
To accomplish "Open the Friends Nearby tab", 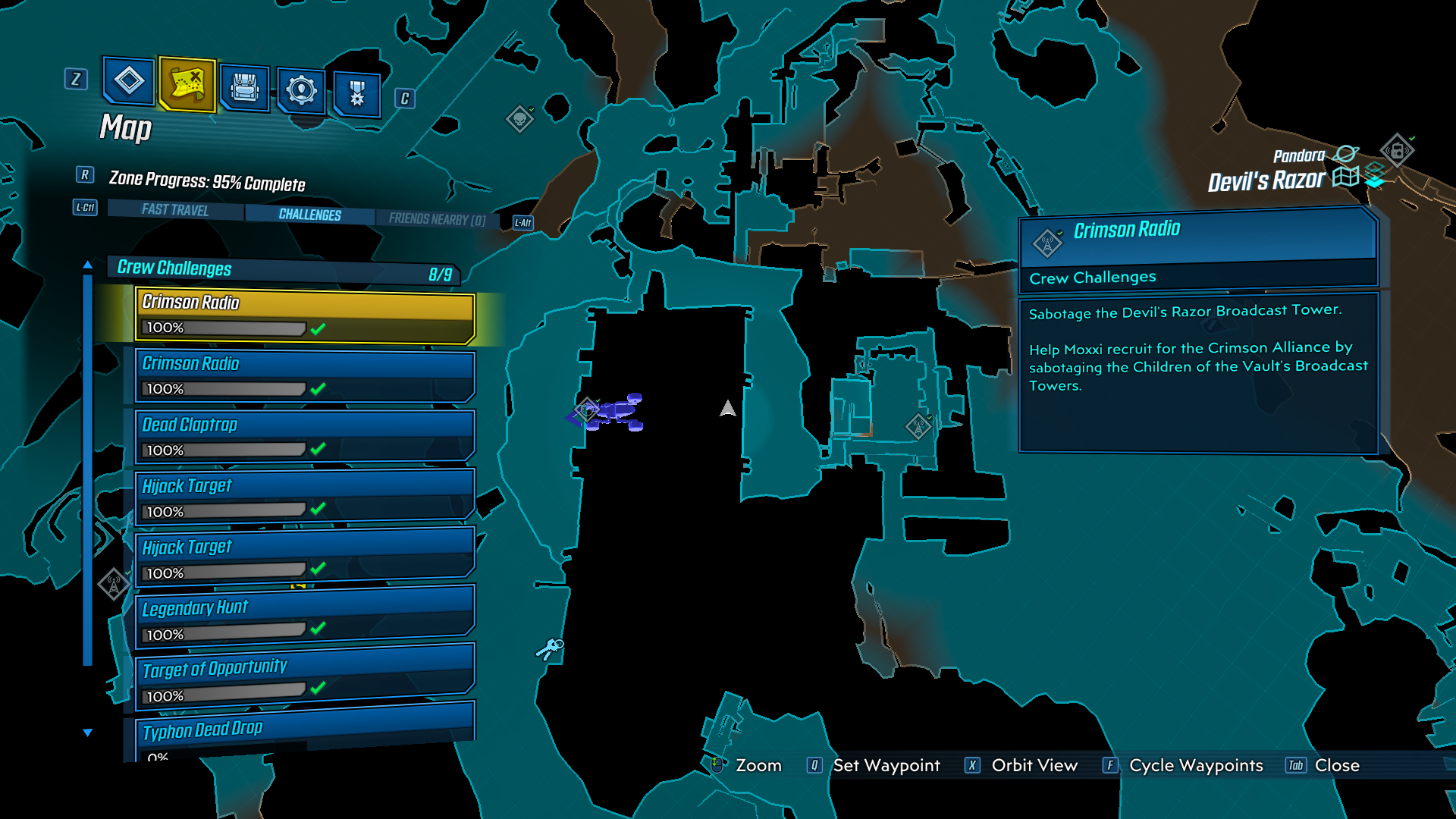I will [438, 218].
